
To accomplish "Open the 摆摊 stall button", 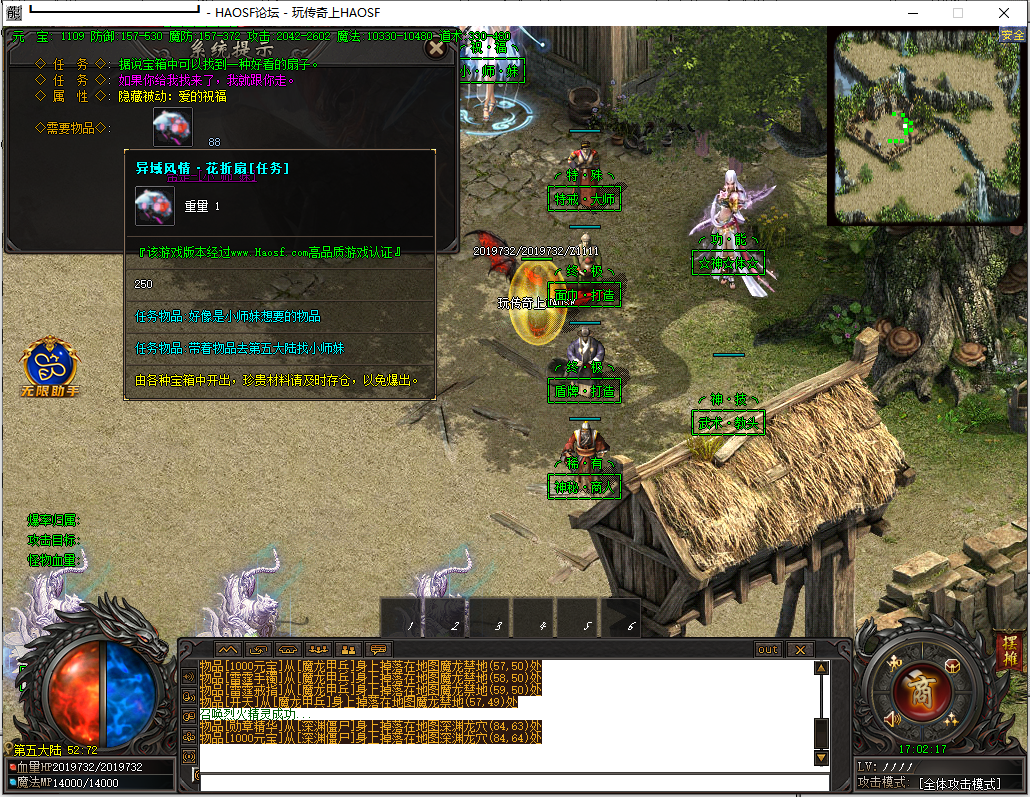I will click(x=1008, y=654).
